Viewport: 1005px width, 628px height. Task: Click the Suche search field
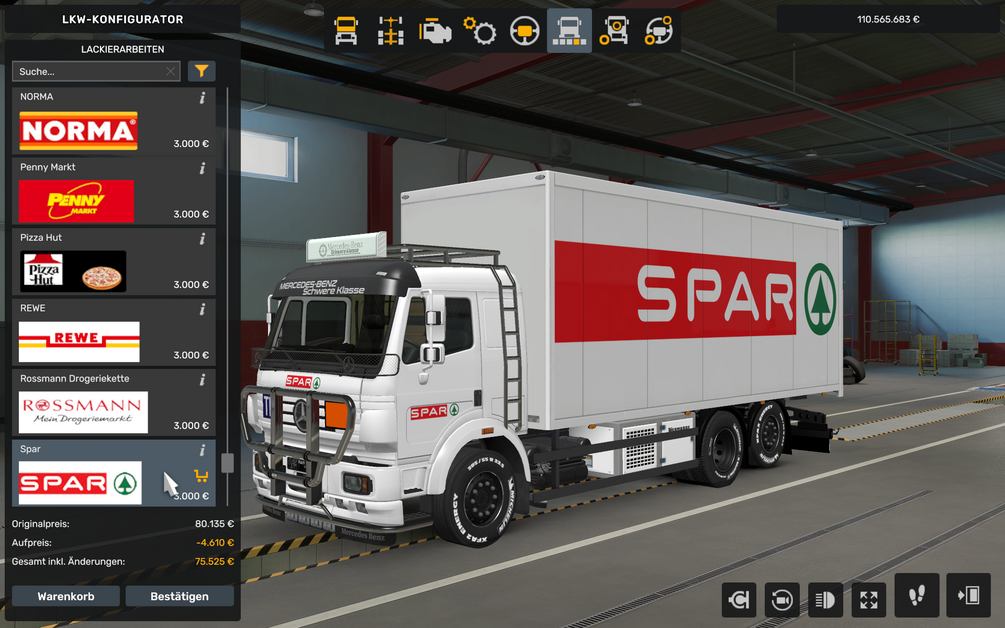pyautogui.click(x=90, y=72)
